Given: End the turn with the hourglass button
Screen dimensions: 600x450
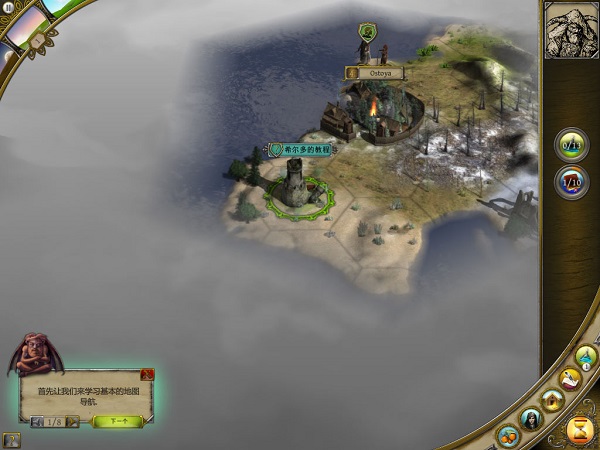Looking at the screenshot, I should coord(580,430).
